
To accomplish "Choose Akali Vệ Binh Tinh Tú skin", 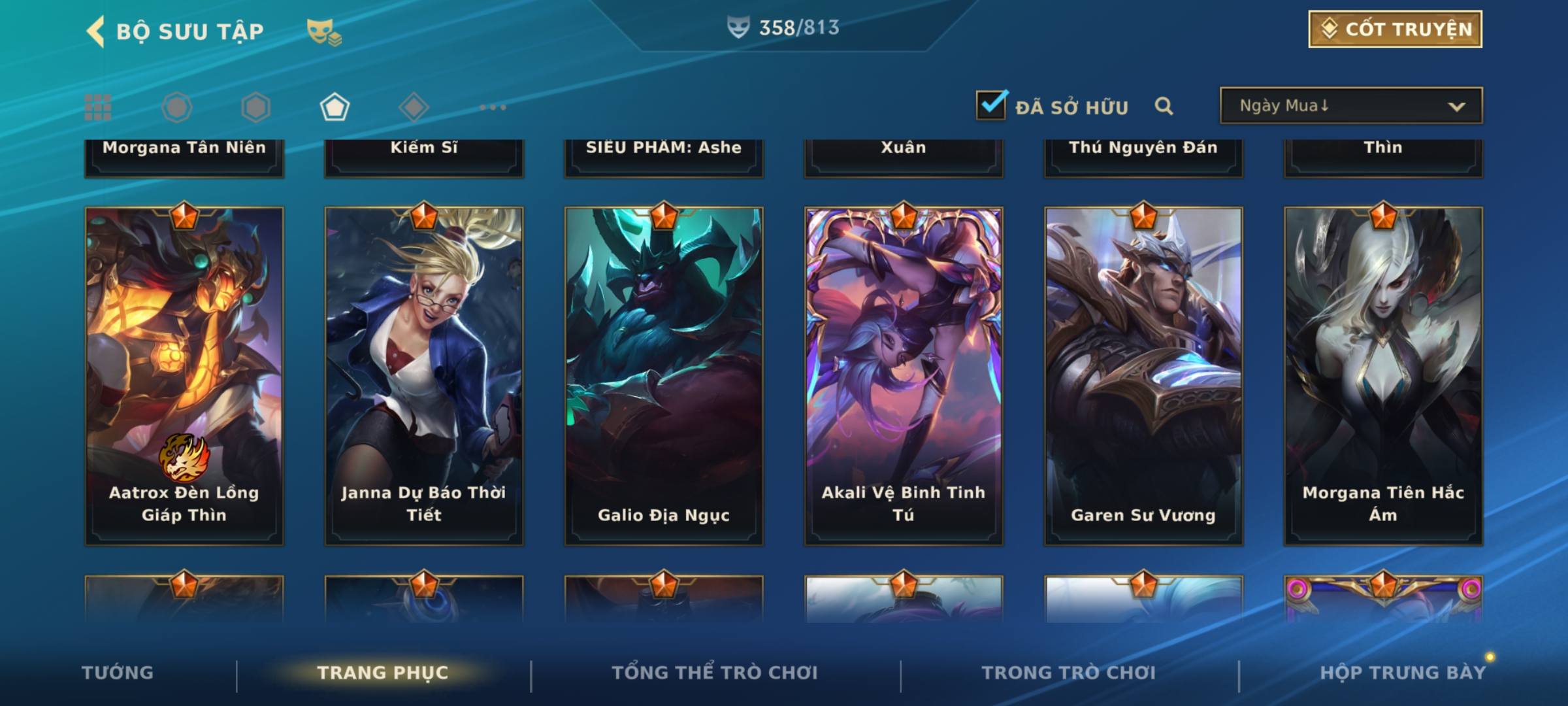I will pos(904,376).
